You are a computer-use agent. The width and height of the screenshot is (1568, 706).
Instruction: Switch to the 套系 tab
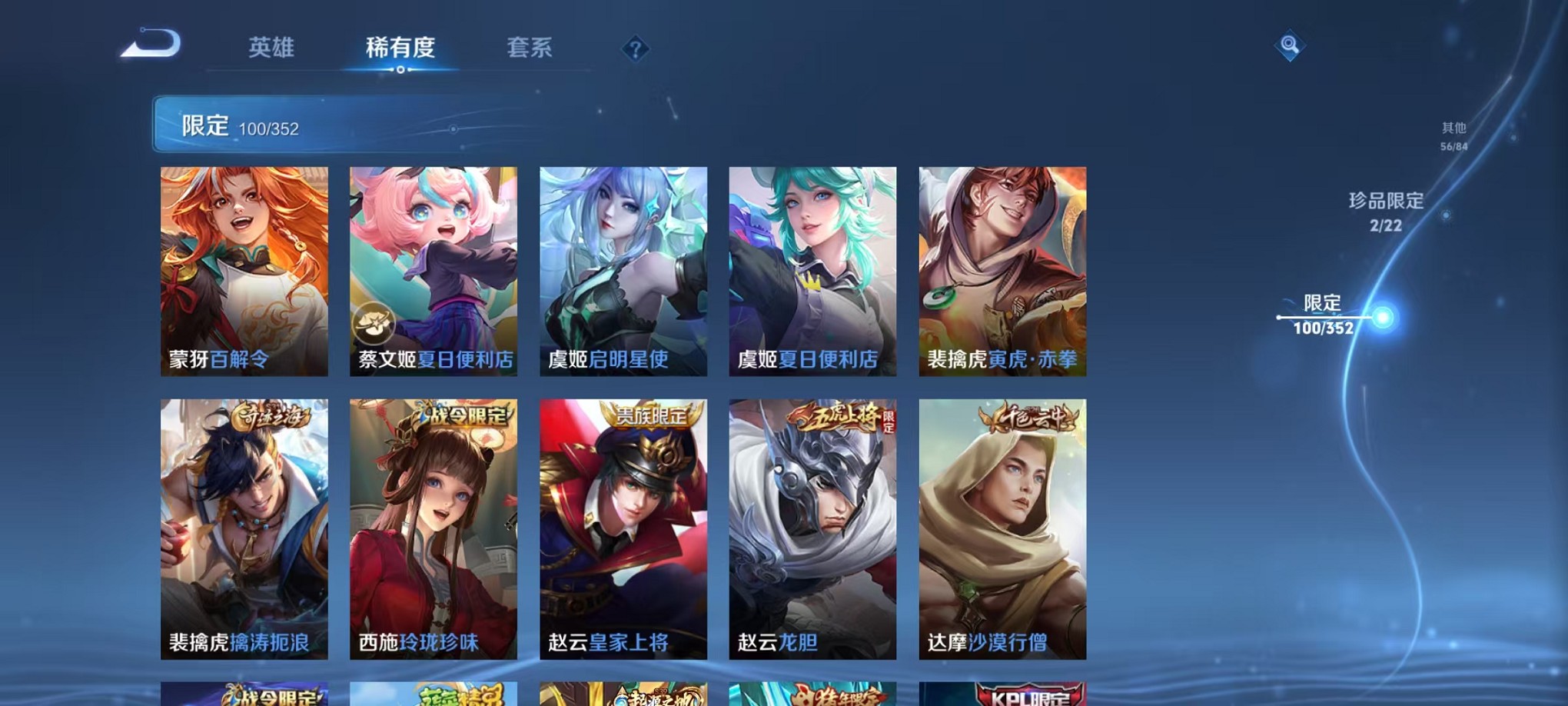(530, 48)
